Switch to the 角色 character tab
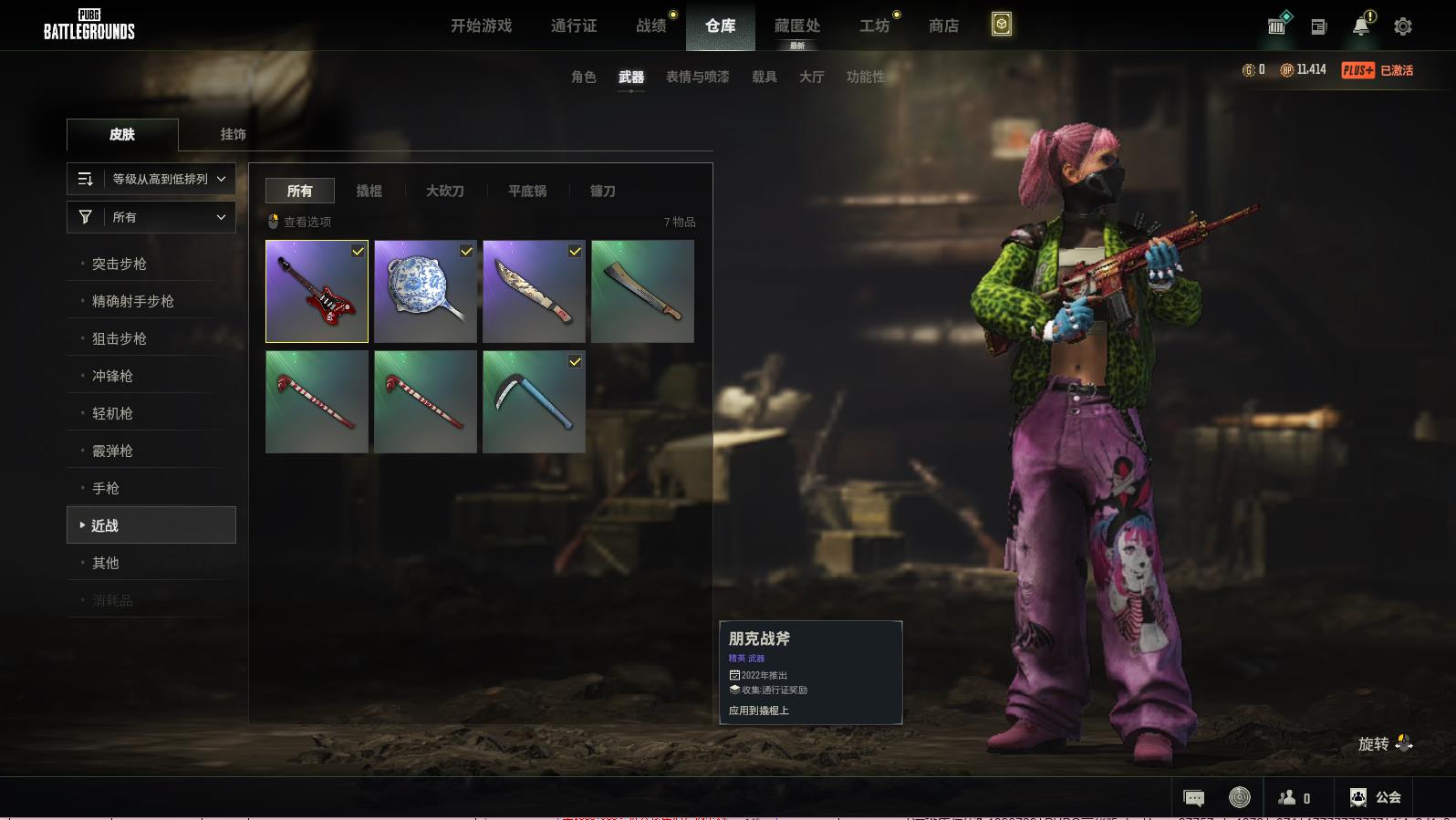 coord(584,77)
